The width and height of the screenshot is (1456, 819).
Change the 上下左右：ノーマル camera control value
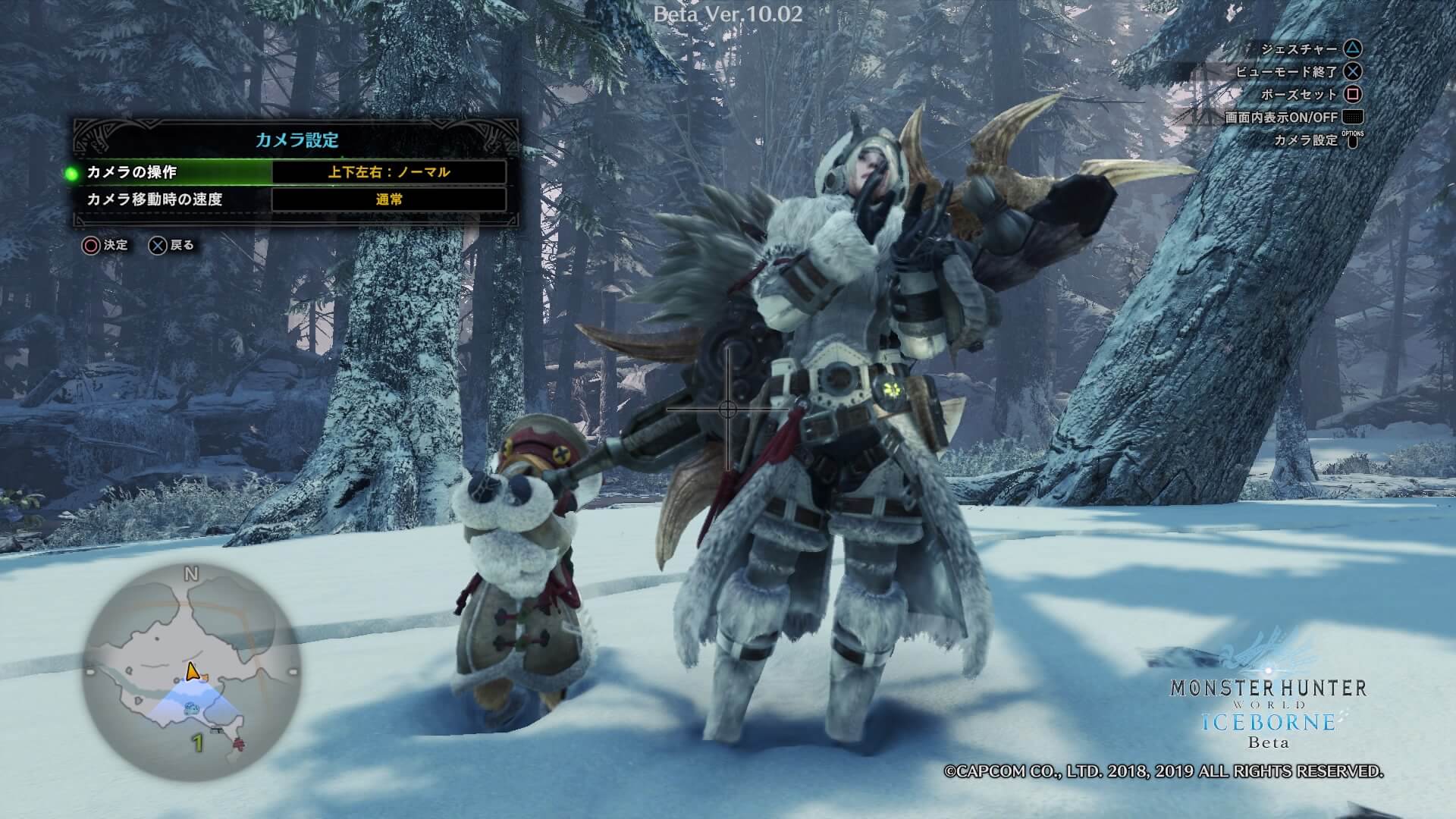(x=388, y=172)
